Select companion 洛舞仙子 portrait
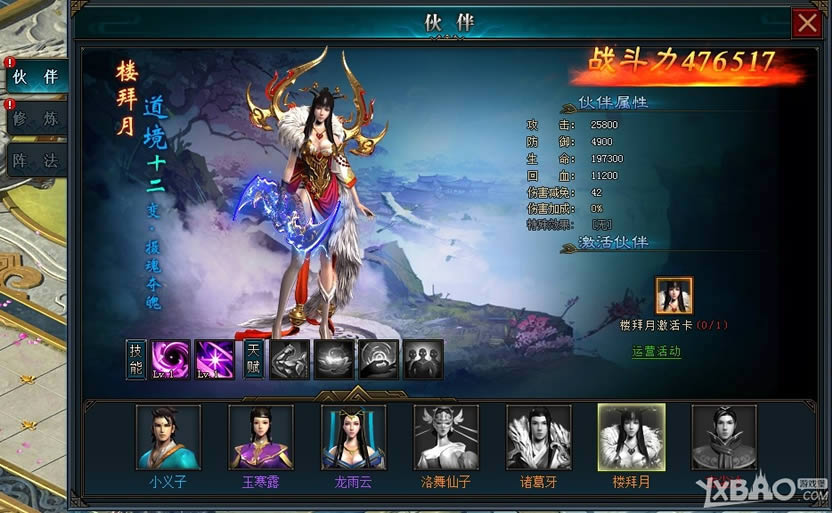832x513 pixels. (446, 437)
